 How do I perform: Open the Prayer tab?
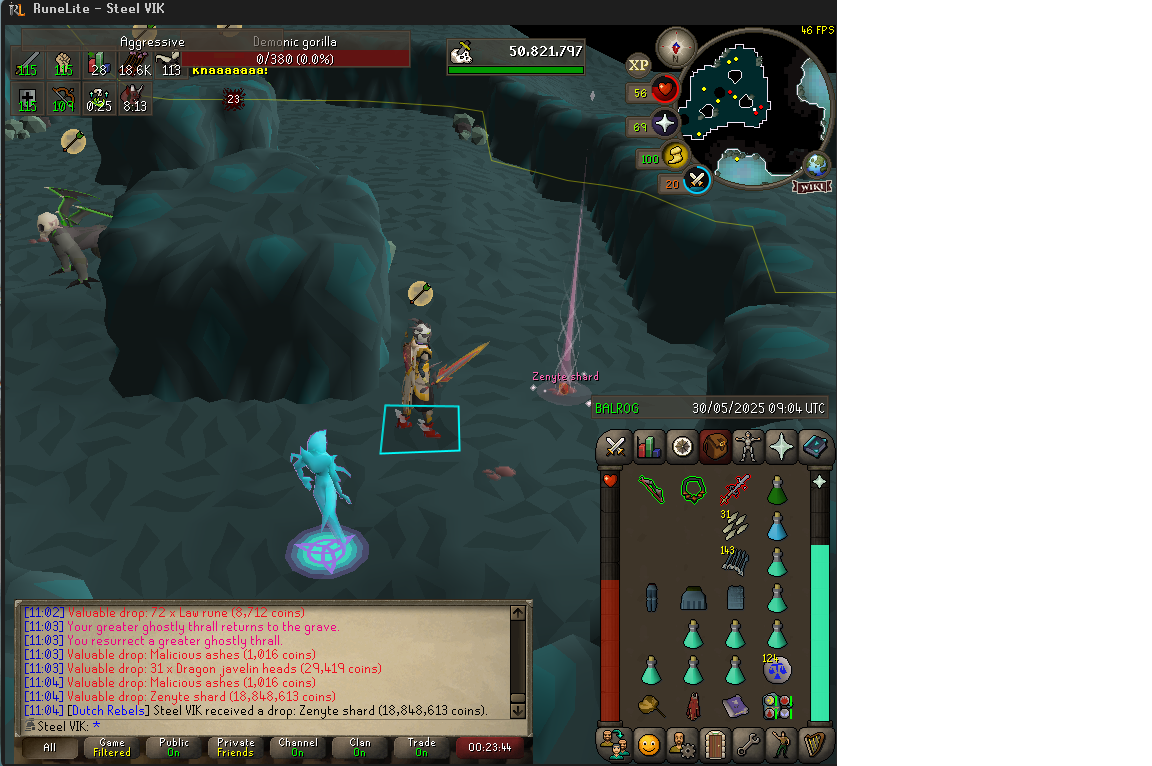click(781, 447)
